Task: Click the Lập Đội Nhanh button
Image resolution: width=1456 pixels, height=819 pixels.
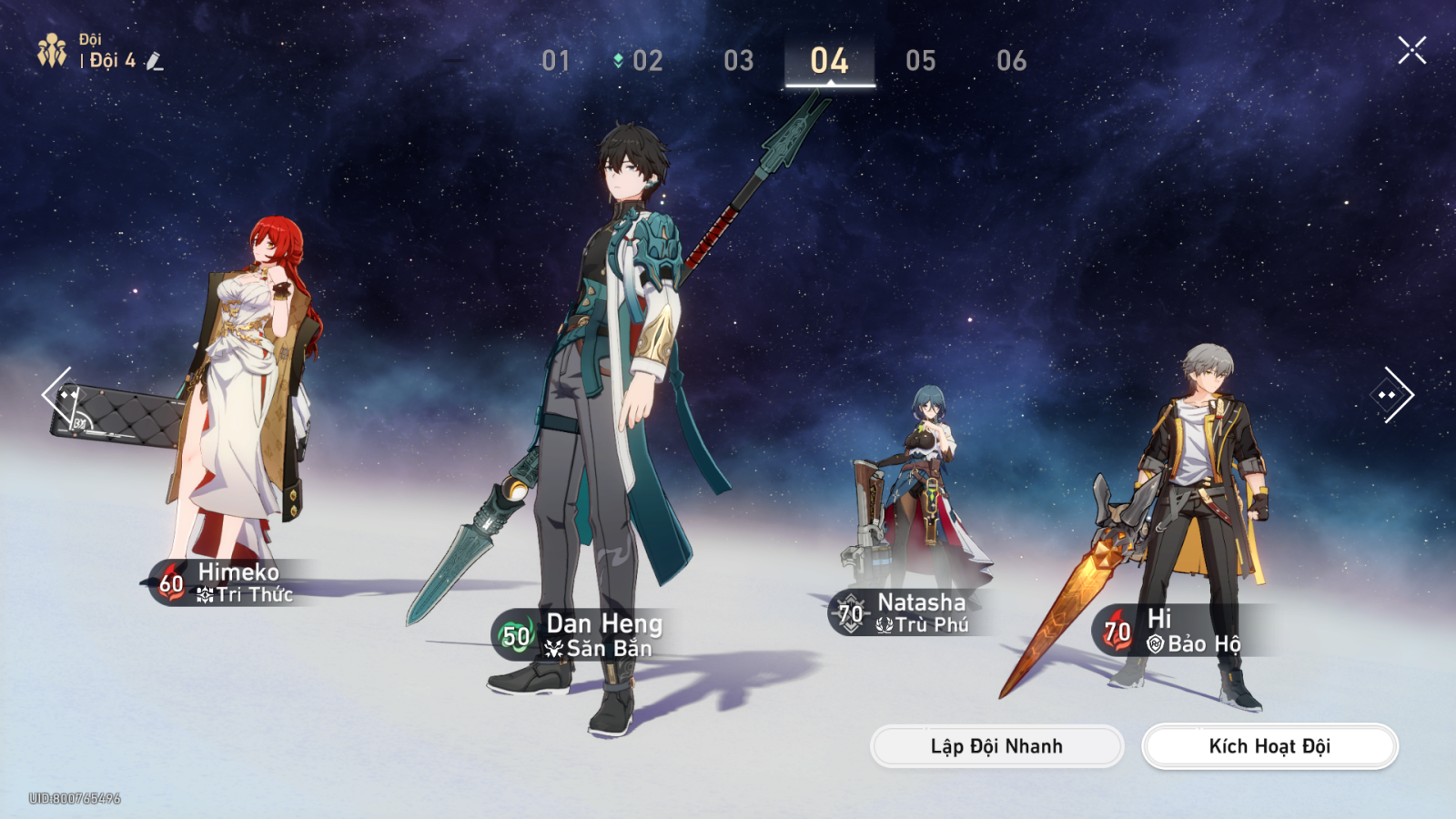Action: tap(996, 746)
